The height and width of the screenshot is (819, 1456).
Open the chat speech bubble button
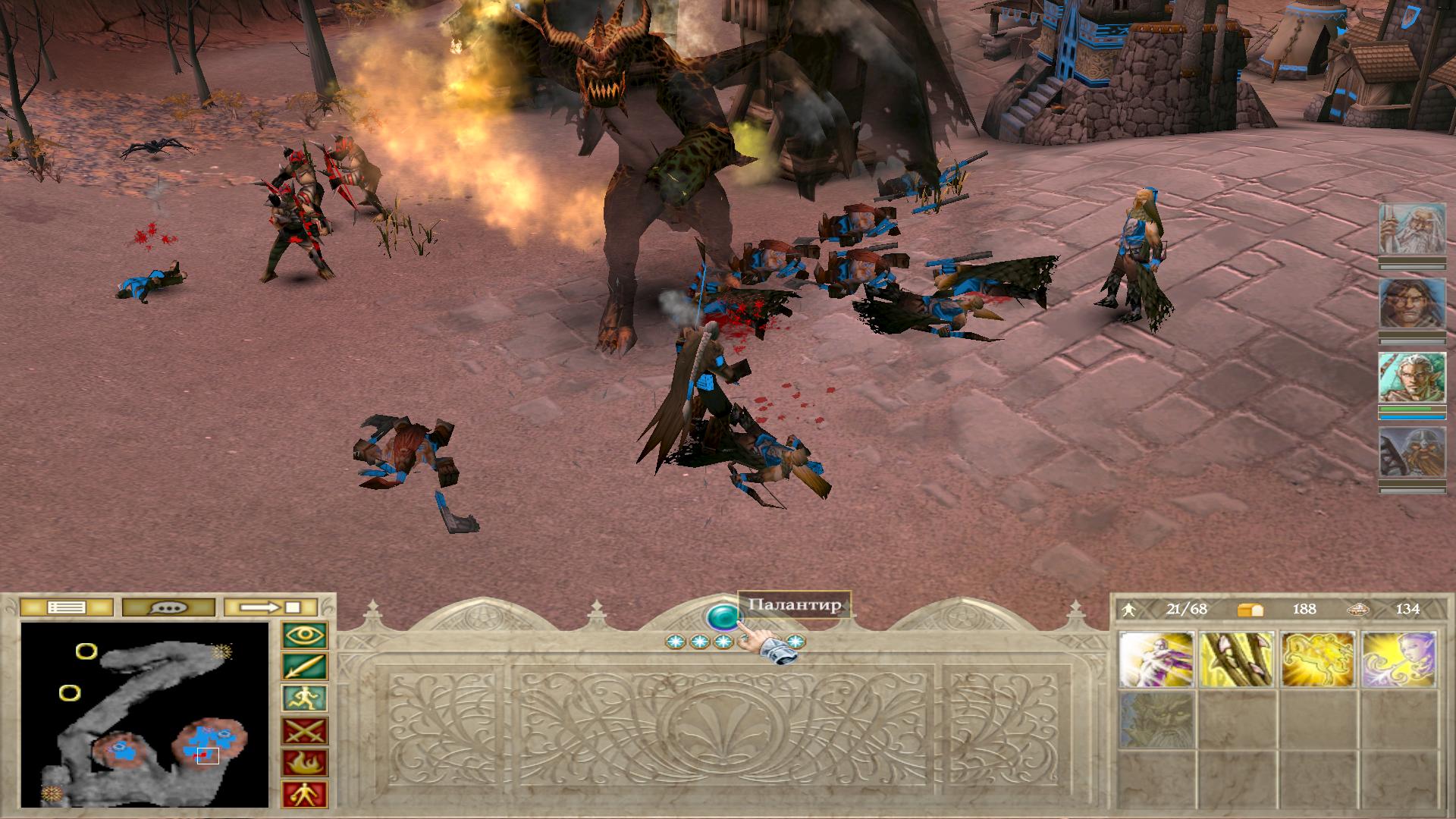coord(168,607)
